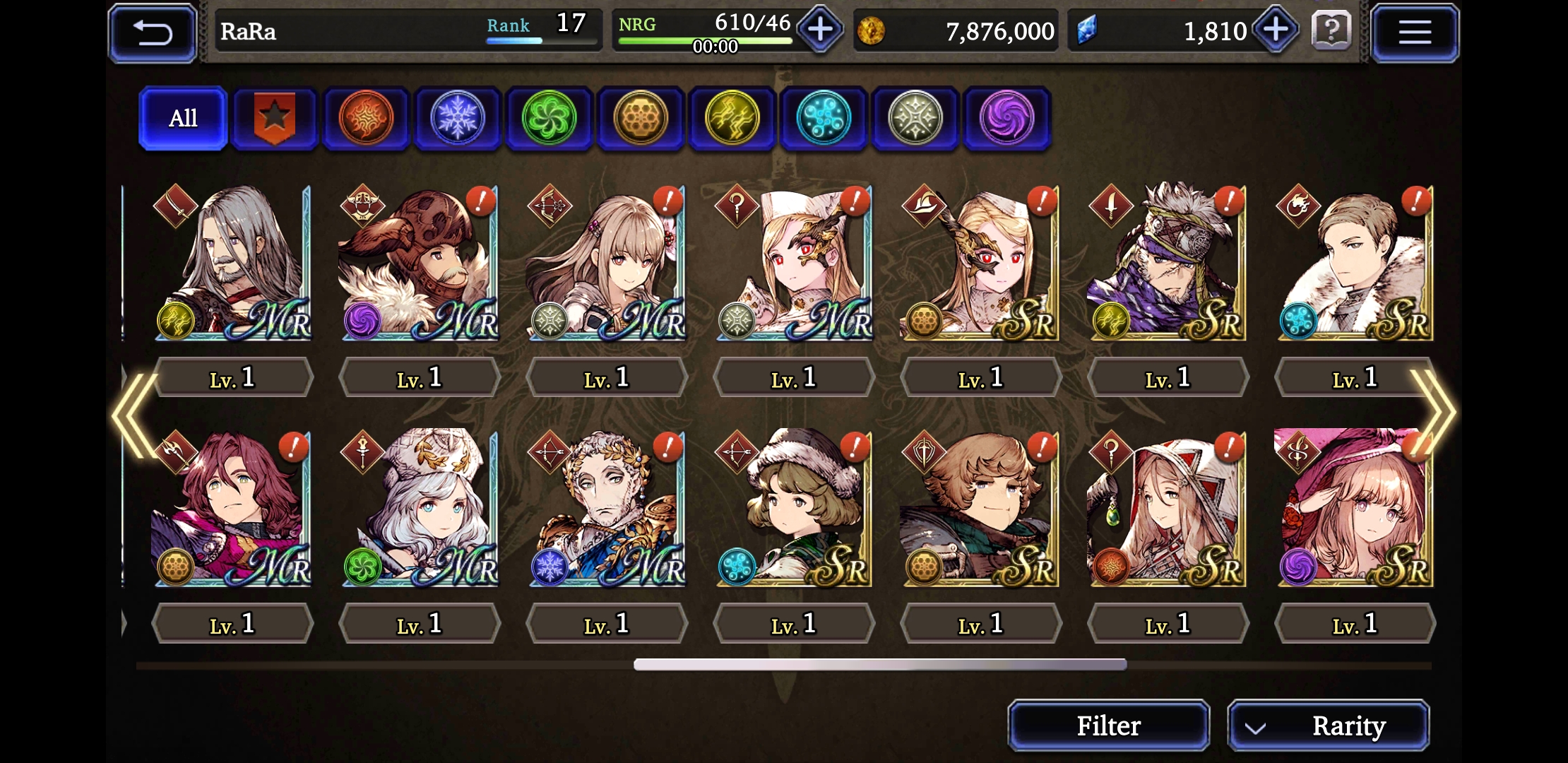The image size is (1568, 763).
Task: Select the All element tab
Action: tap(183, 118)
